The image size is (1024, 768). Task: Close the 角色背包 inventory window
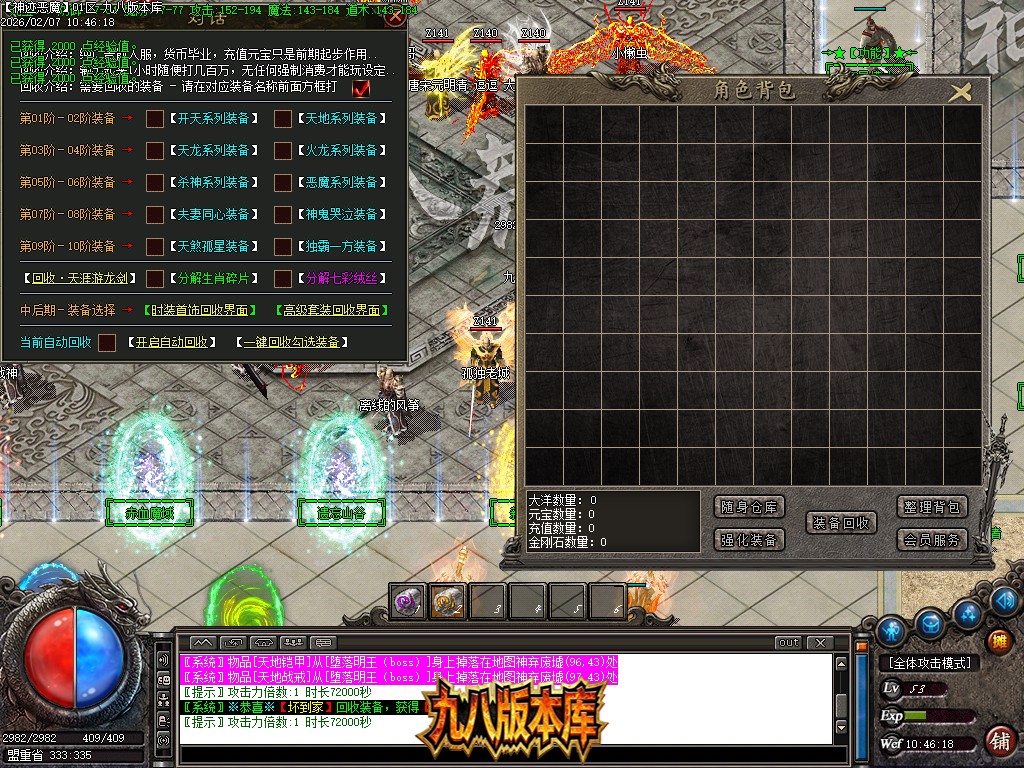coord(960,93)
